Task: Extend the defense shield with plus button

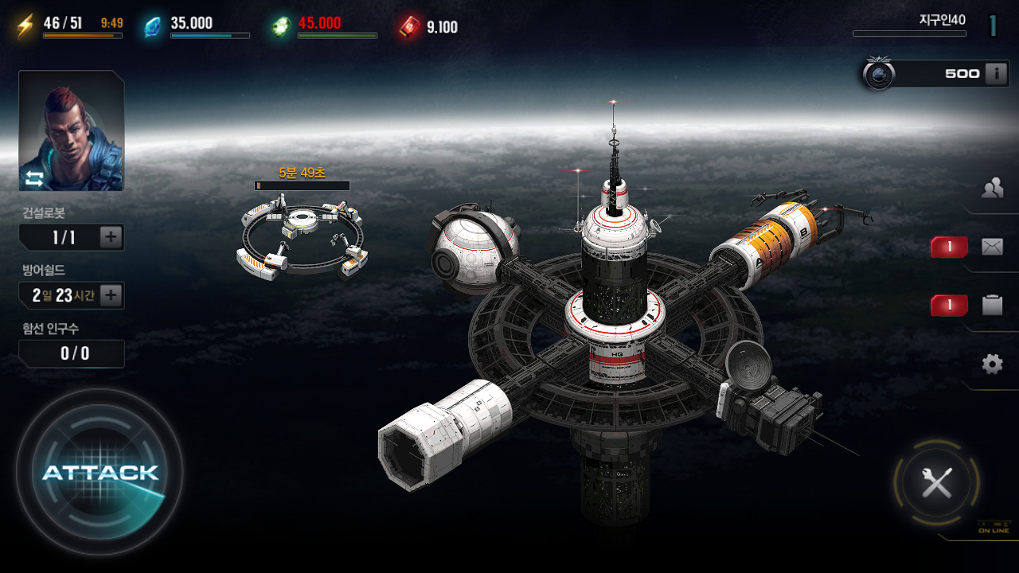Action: tap(111, 295)
